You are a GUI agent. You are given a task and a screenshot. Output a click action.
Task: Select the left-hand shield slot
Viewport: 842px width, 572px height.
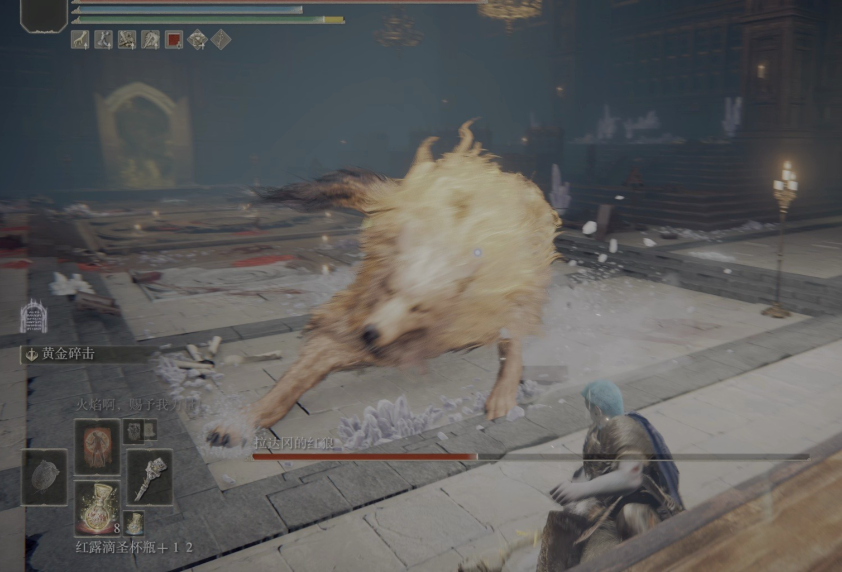(45, 477)
